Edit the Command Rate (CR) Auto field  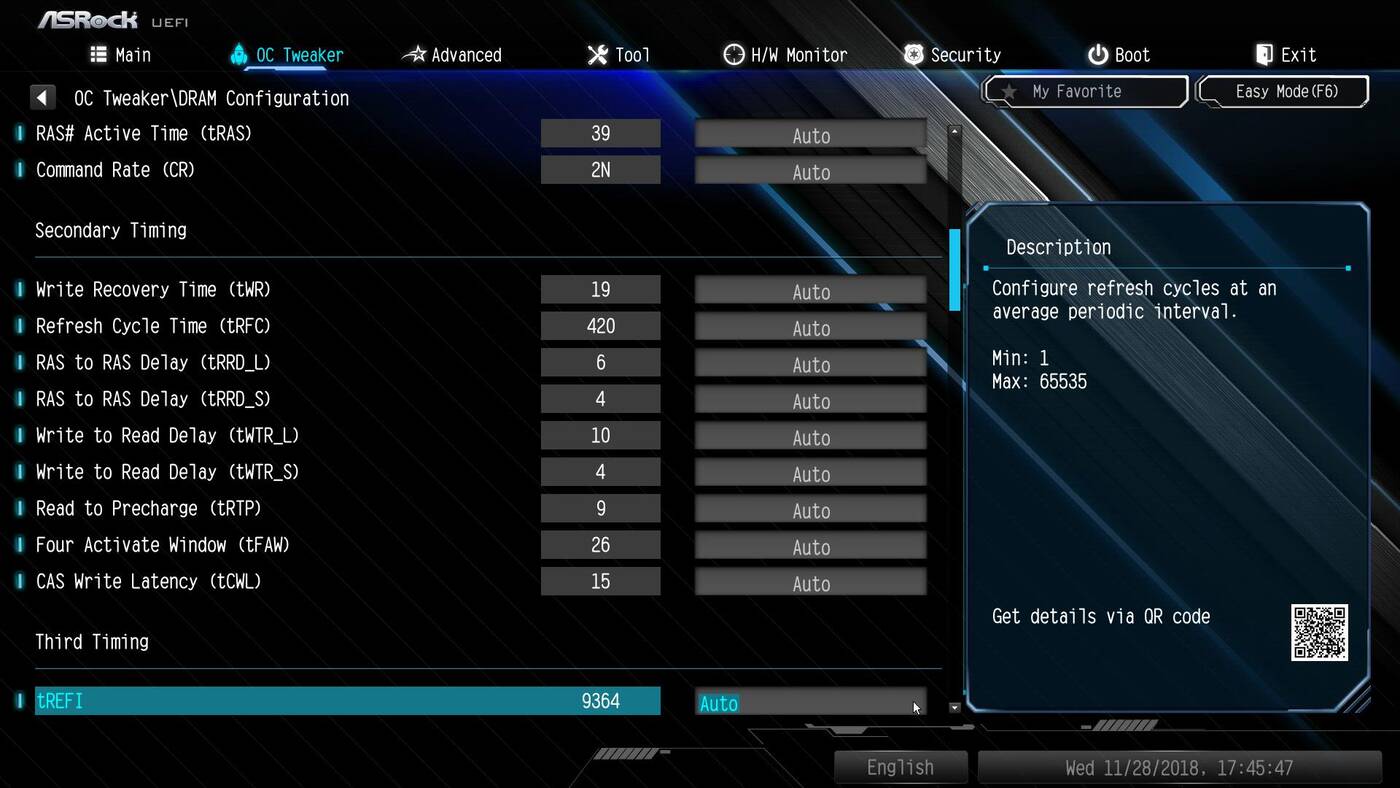(x=810, y=172)
